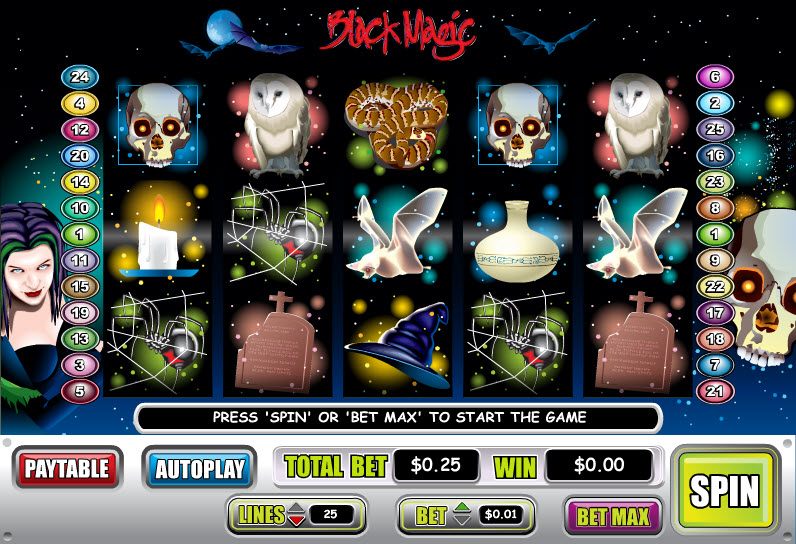
Task: Click payline marker 13
Action: (77, 339)
